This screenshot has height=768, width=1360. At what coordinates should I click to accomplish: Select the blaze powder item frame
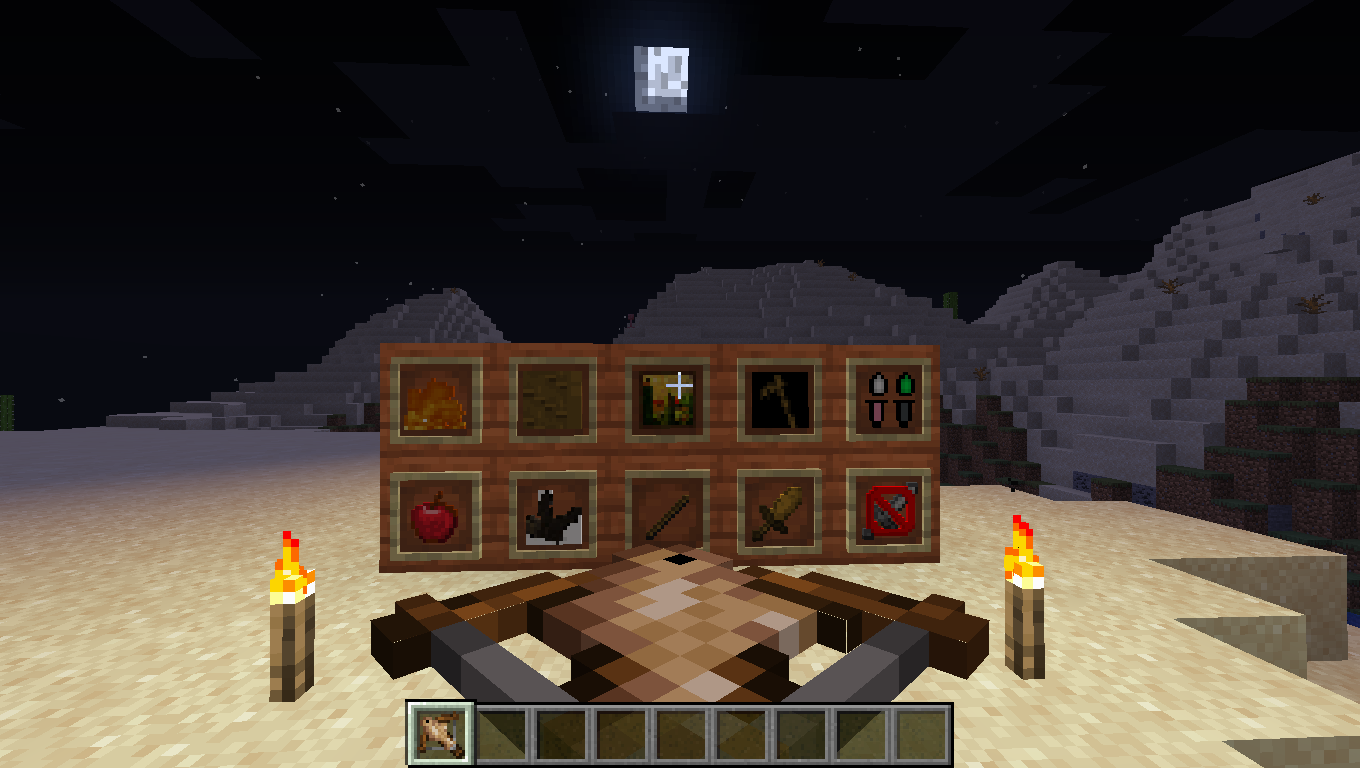tap(435, 400)
